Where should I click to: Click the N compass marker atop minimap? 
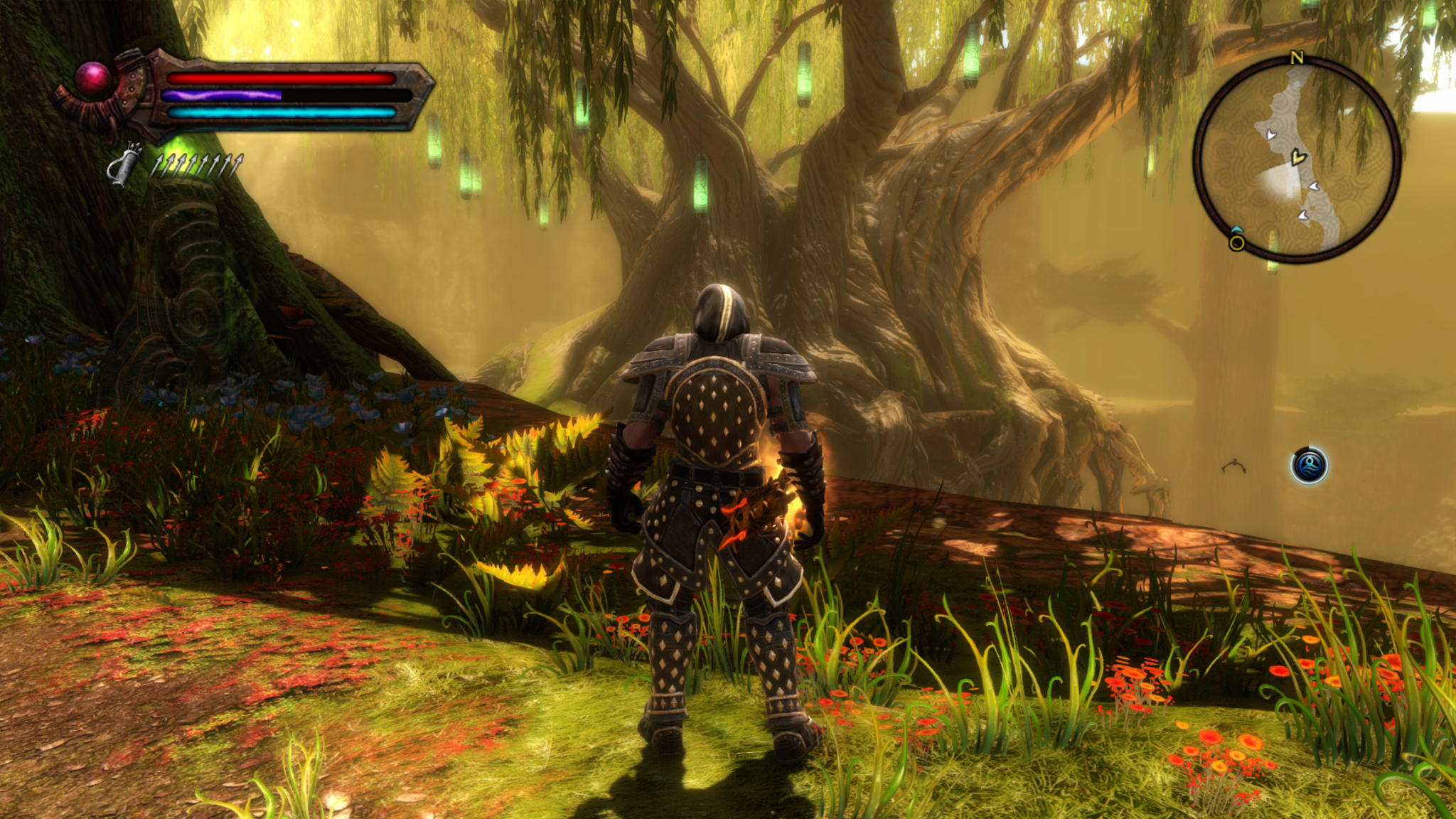1297,58
